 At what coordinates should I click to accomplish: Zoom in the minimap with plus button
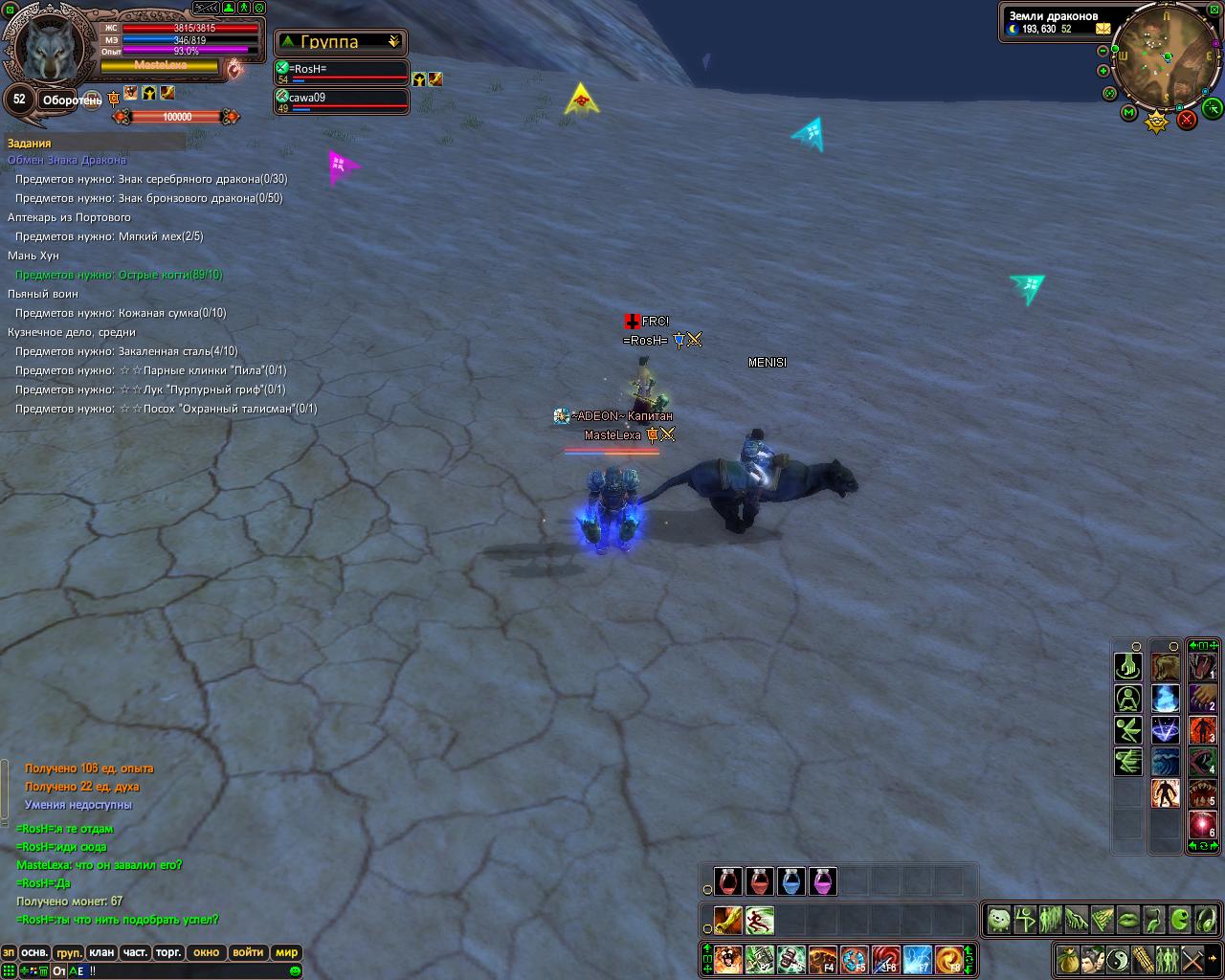[1102, 71]
